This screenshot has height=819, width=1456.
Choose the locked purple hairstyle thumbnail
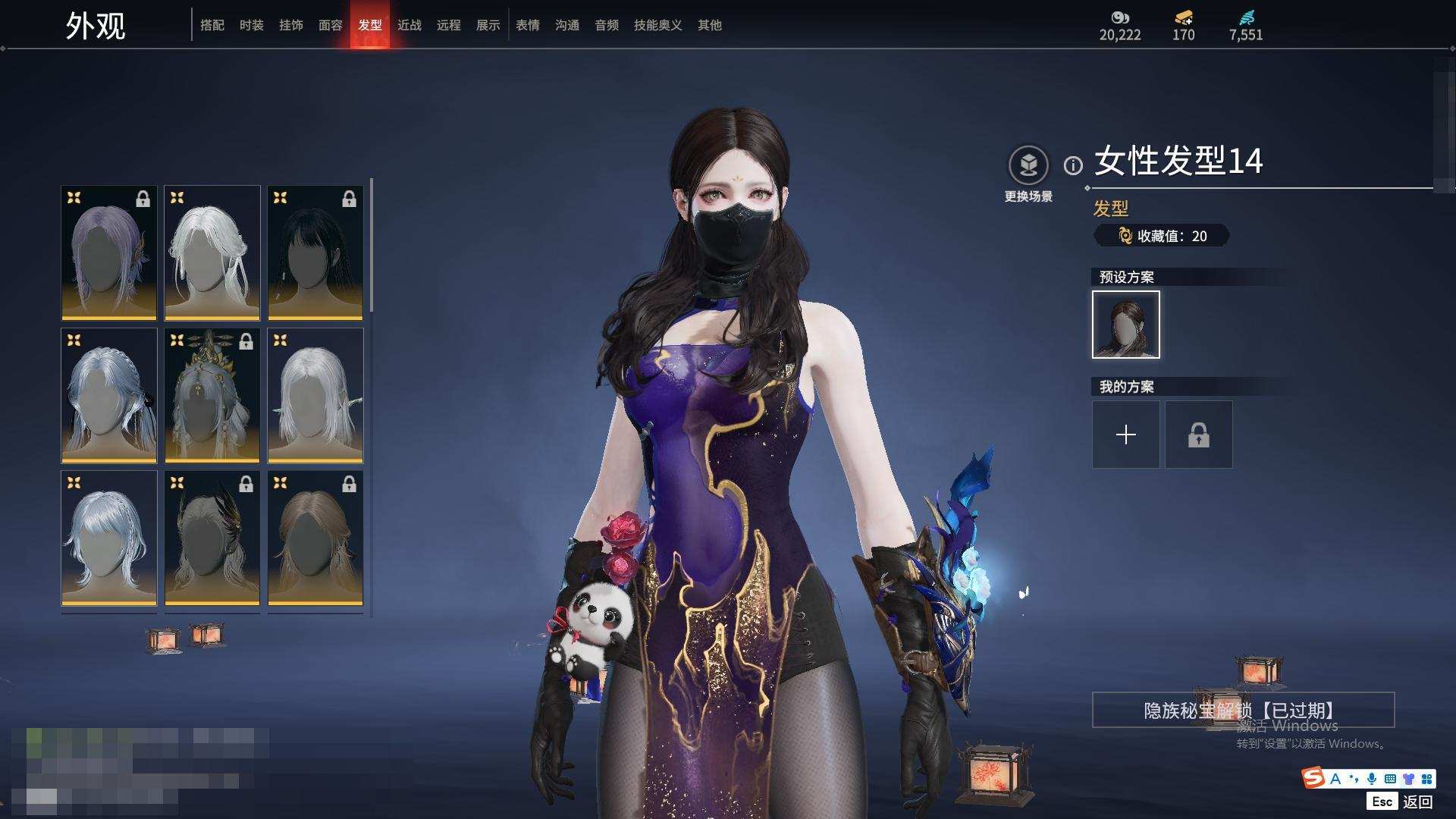pyautogui.click(x=109, y=253)
